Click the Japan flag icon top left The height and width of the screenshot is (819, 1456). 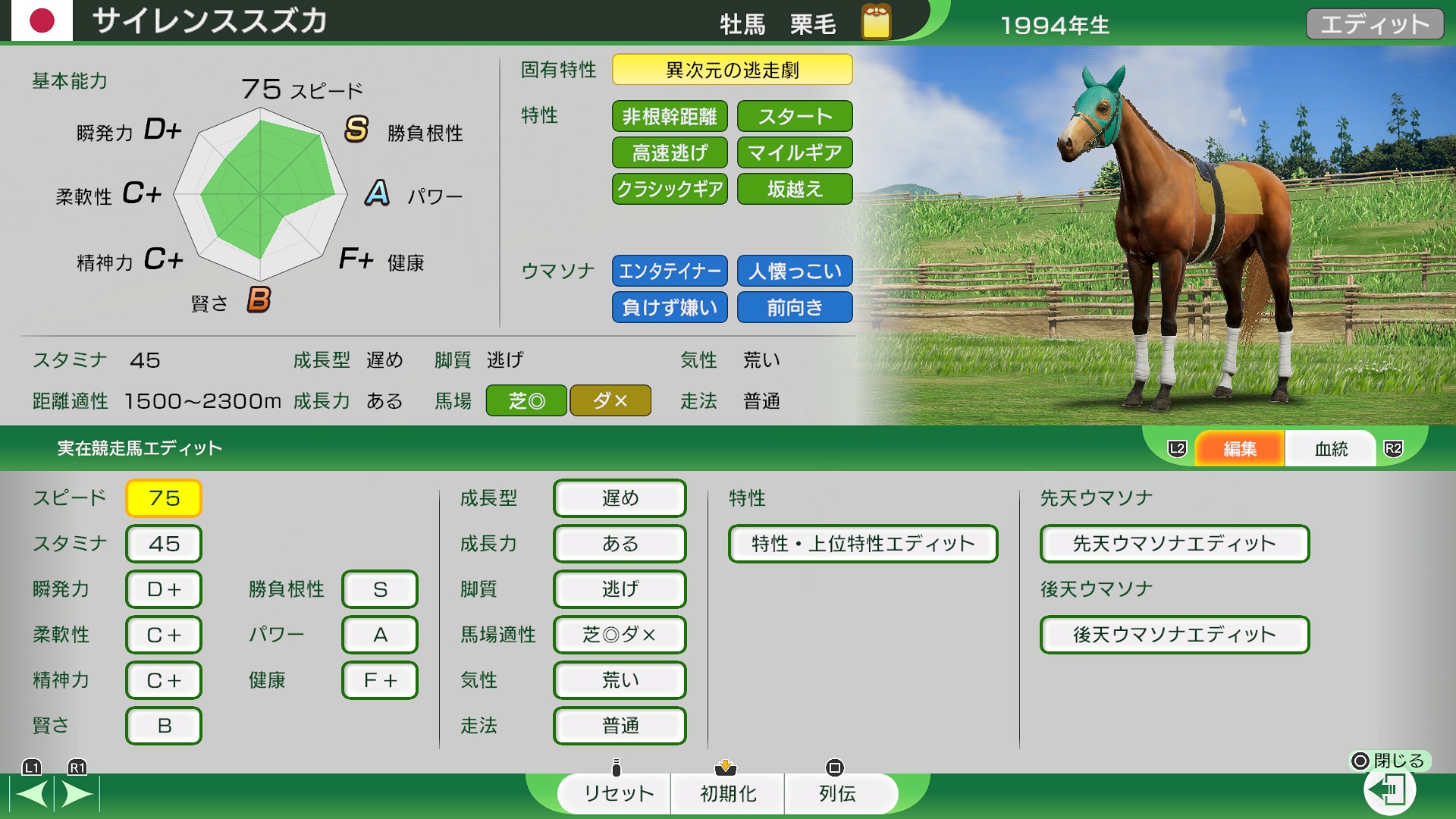[42, 22]
